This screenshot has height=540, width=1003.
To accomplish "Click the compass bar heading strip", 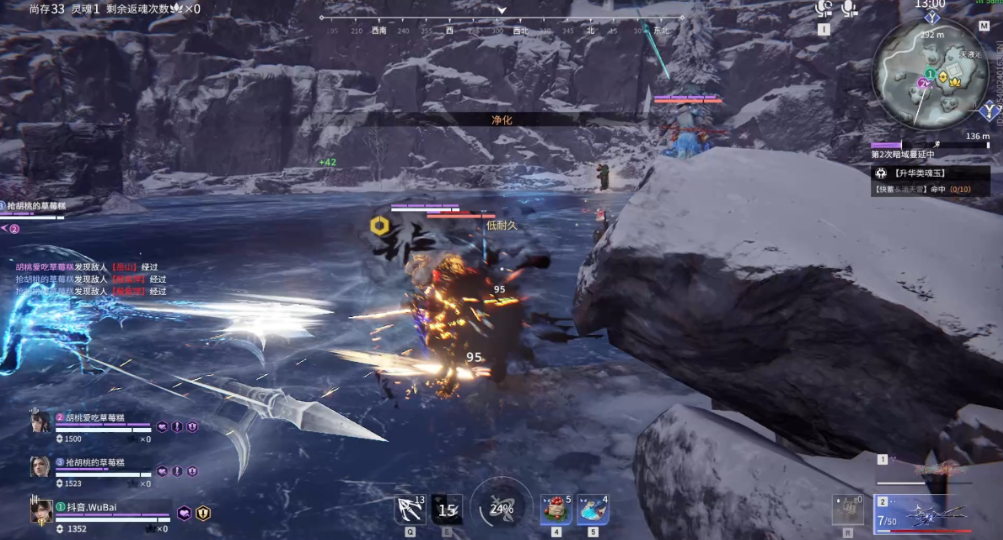I will [502, 31].
